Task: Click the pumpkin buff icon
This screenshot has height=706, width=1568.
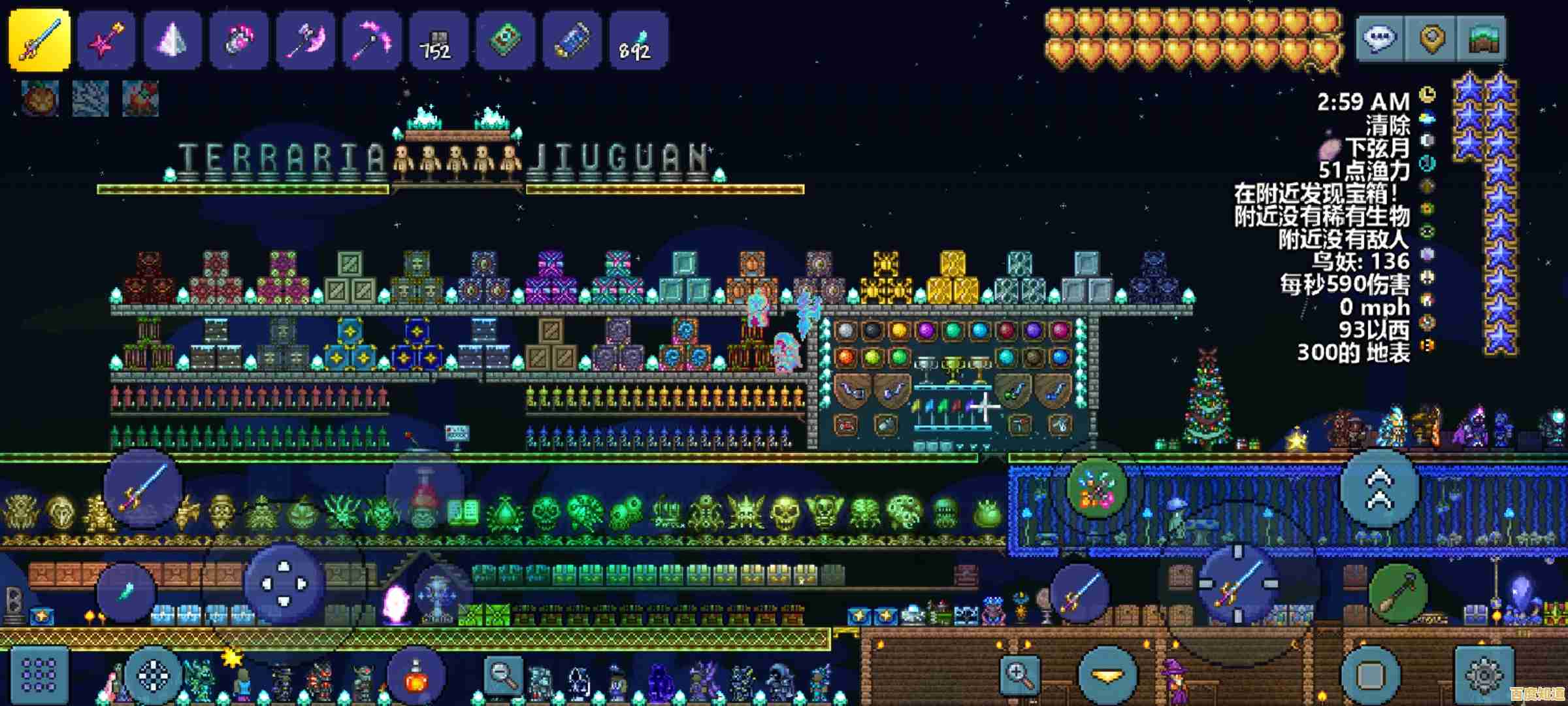Action: click(40, 99)
